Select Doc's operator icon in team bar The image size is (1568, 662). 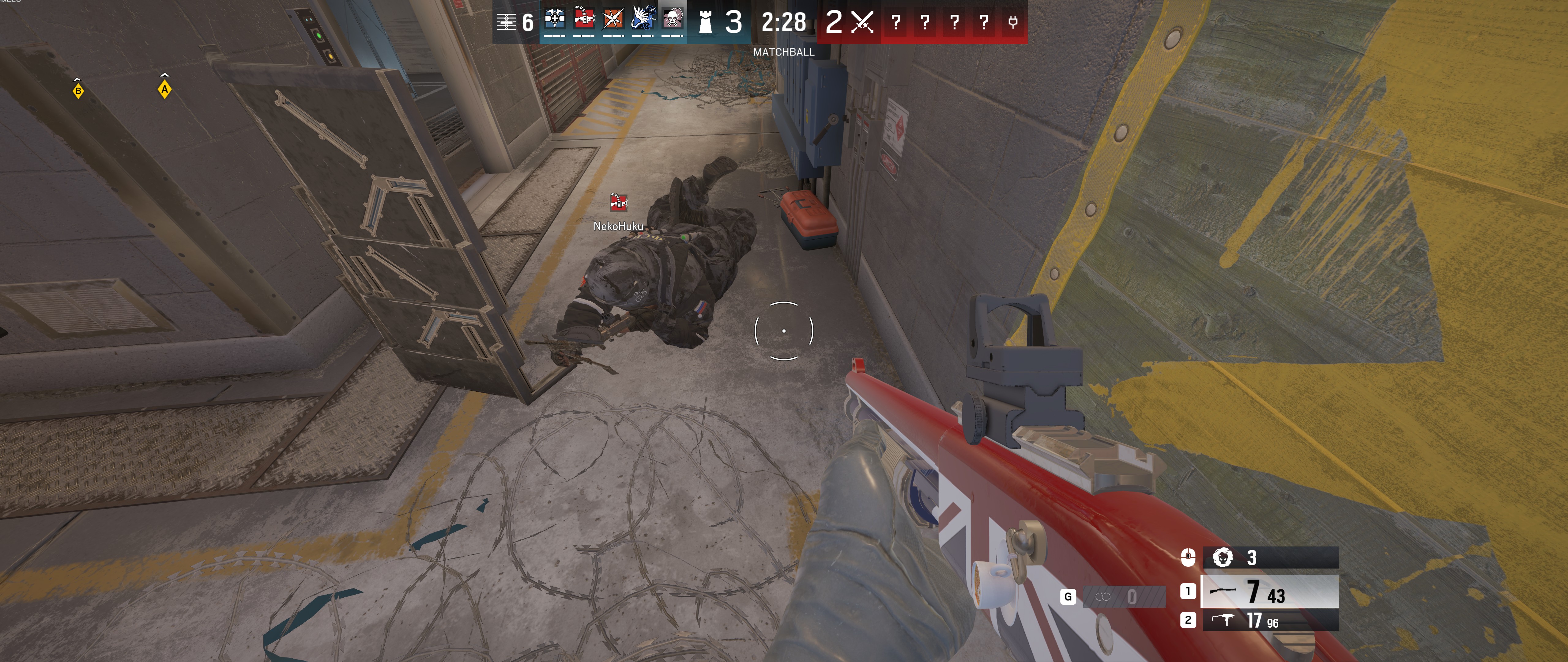(555, 20)
